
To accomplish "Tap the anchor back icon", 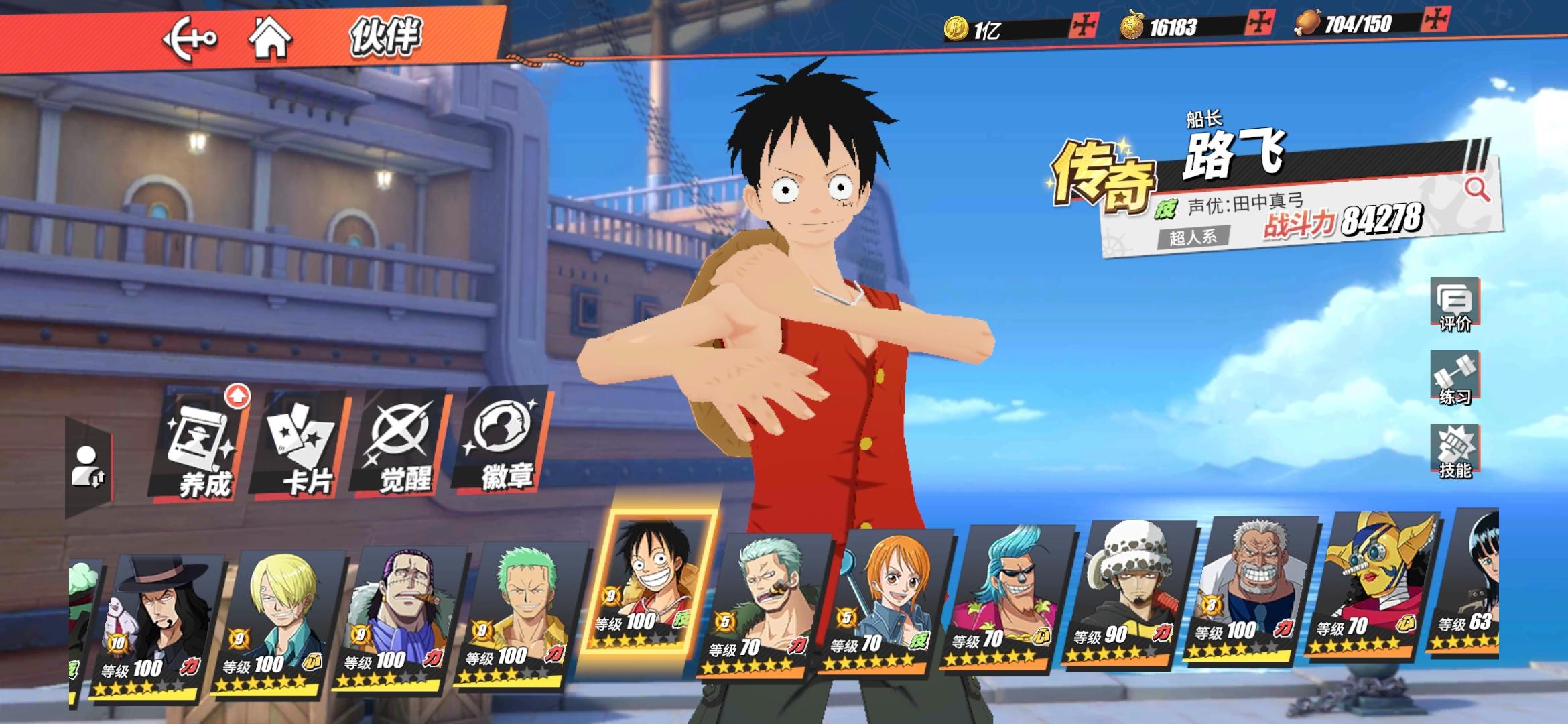I will [x=190, y=39].
